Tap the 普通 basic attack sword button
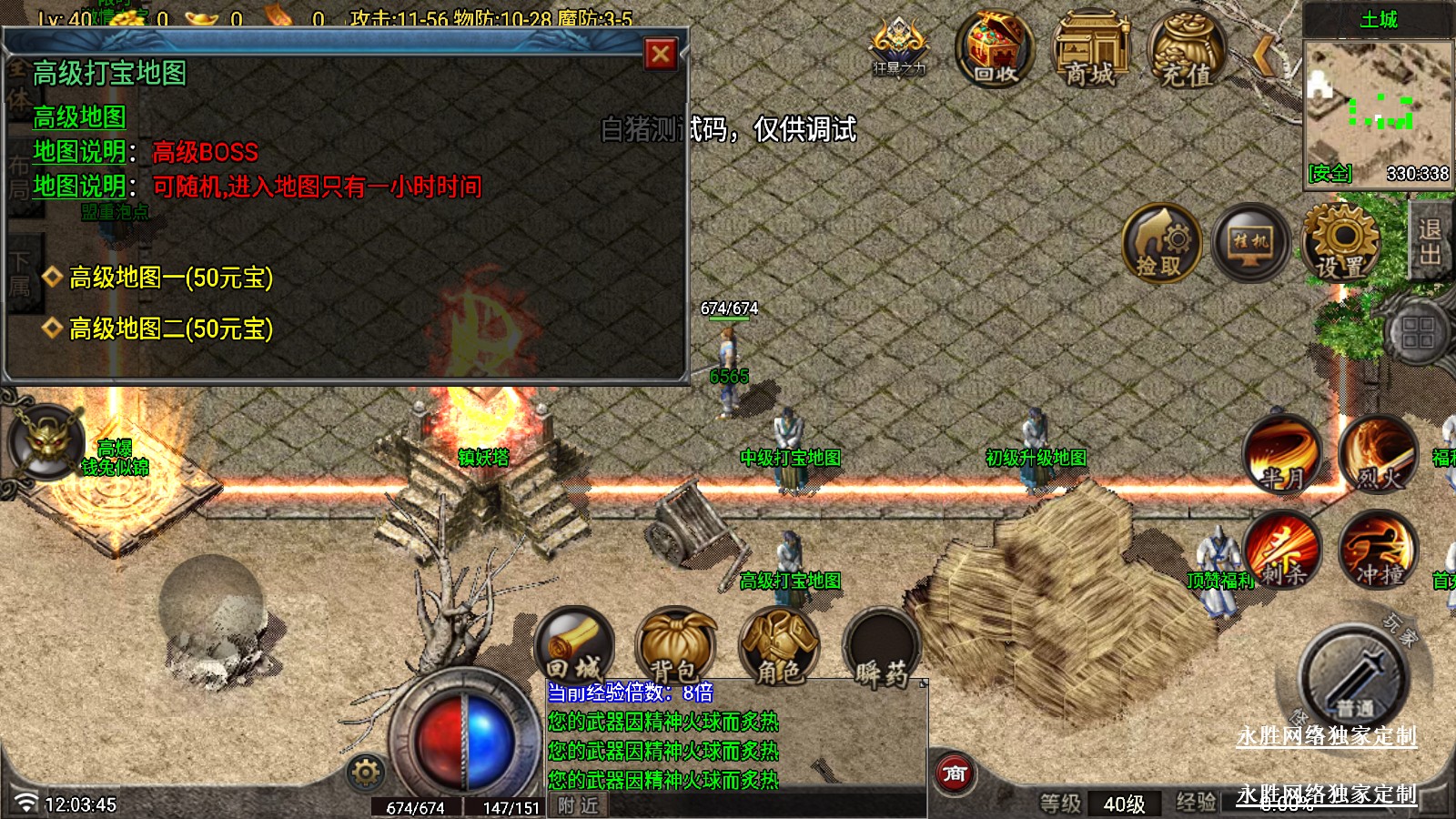 (1354, 678)
